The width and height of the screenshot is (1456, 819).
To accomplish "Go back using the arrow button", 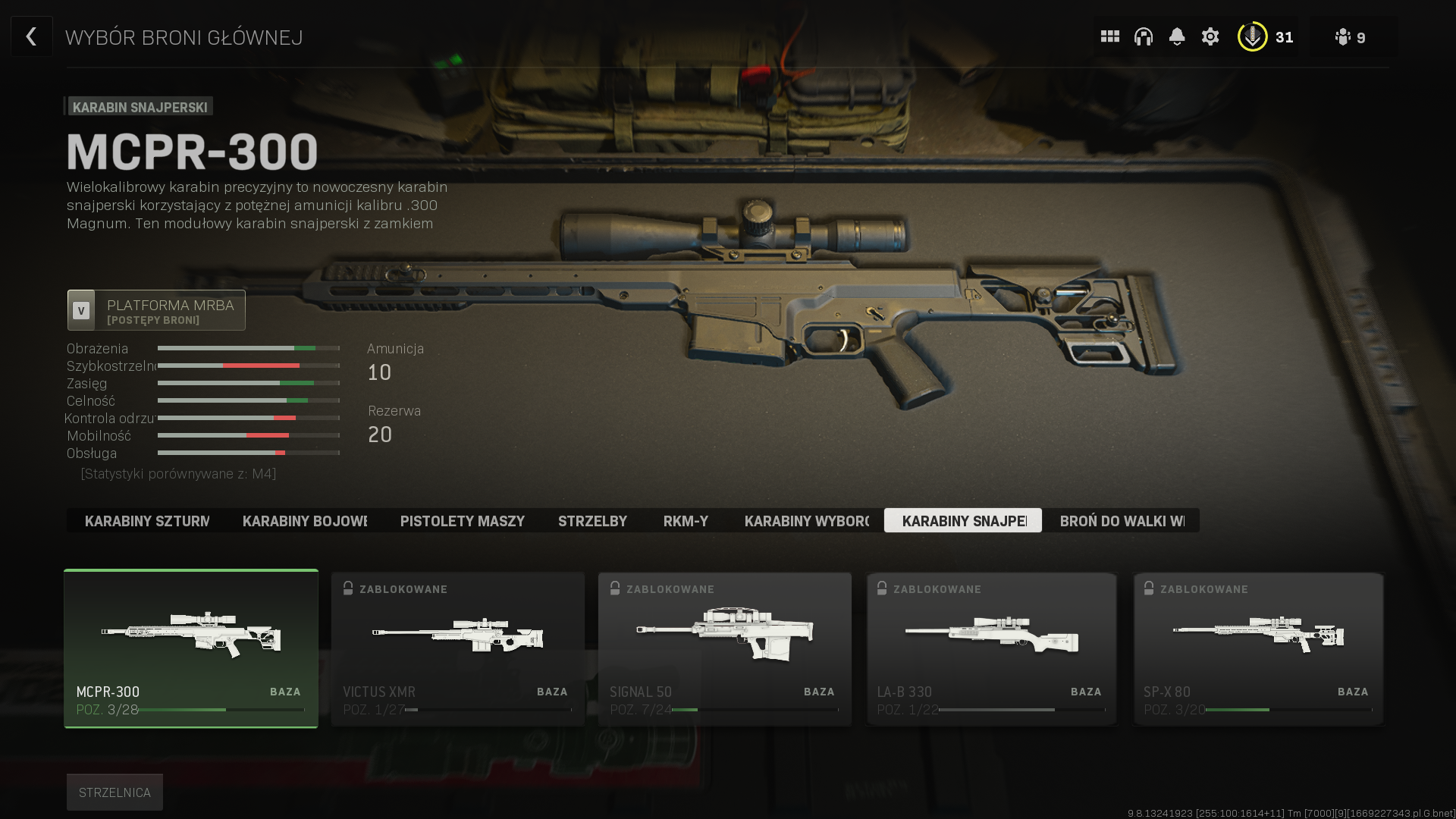I will (x=31, y=36).
